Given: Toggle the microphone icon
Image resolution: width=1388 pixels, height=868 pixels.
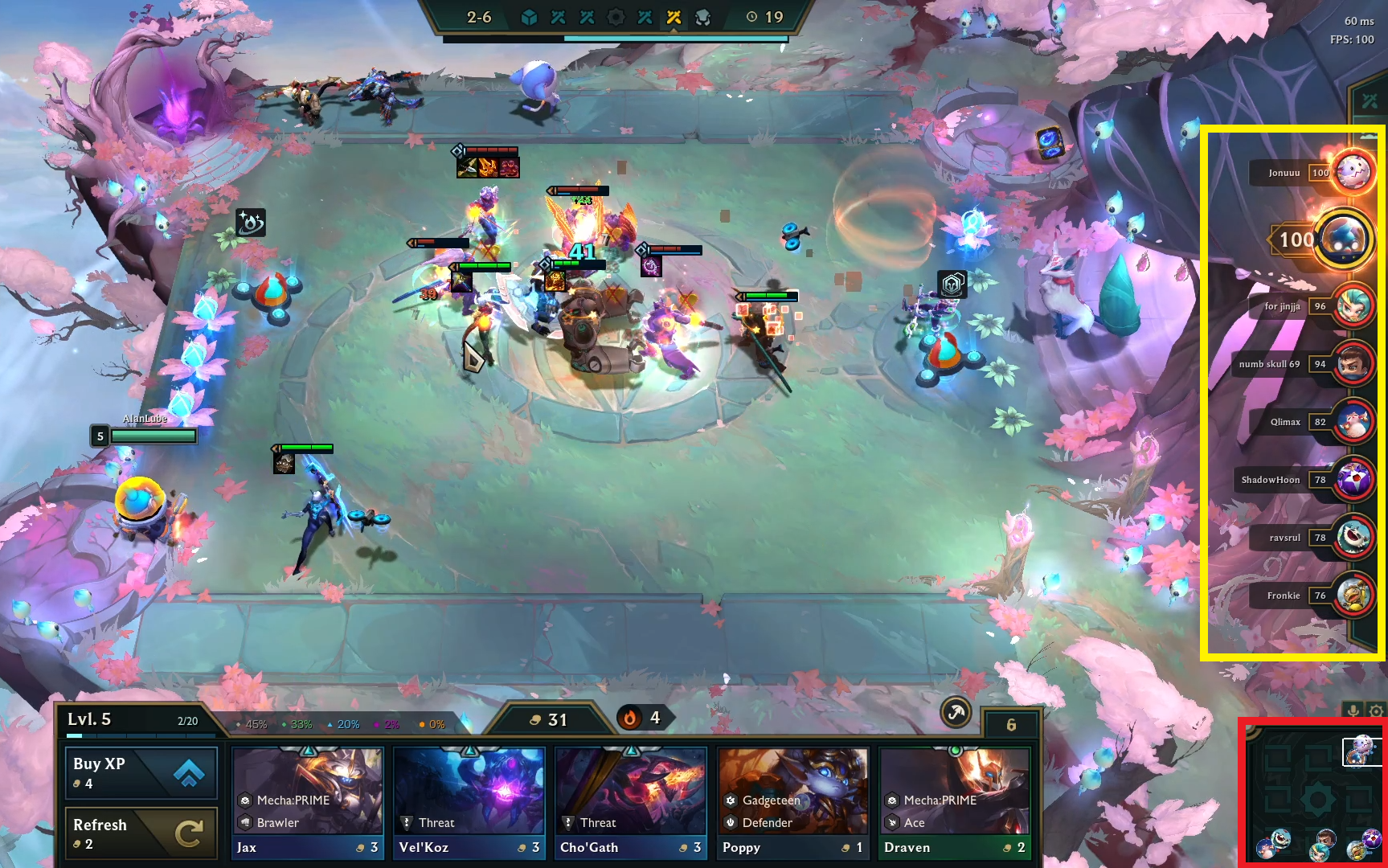Looking at the screenshot, I should (x=1353, y=710).
